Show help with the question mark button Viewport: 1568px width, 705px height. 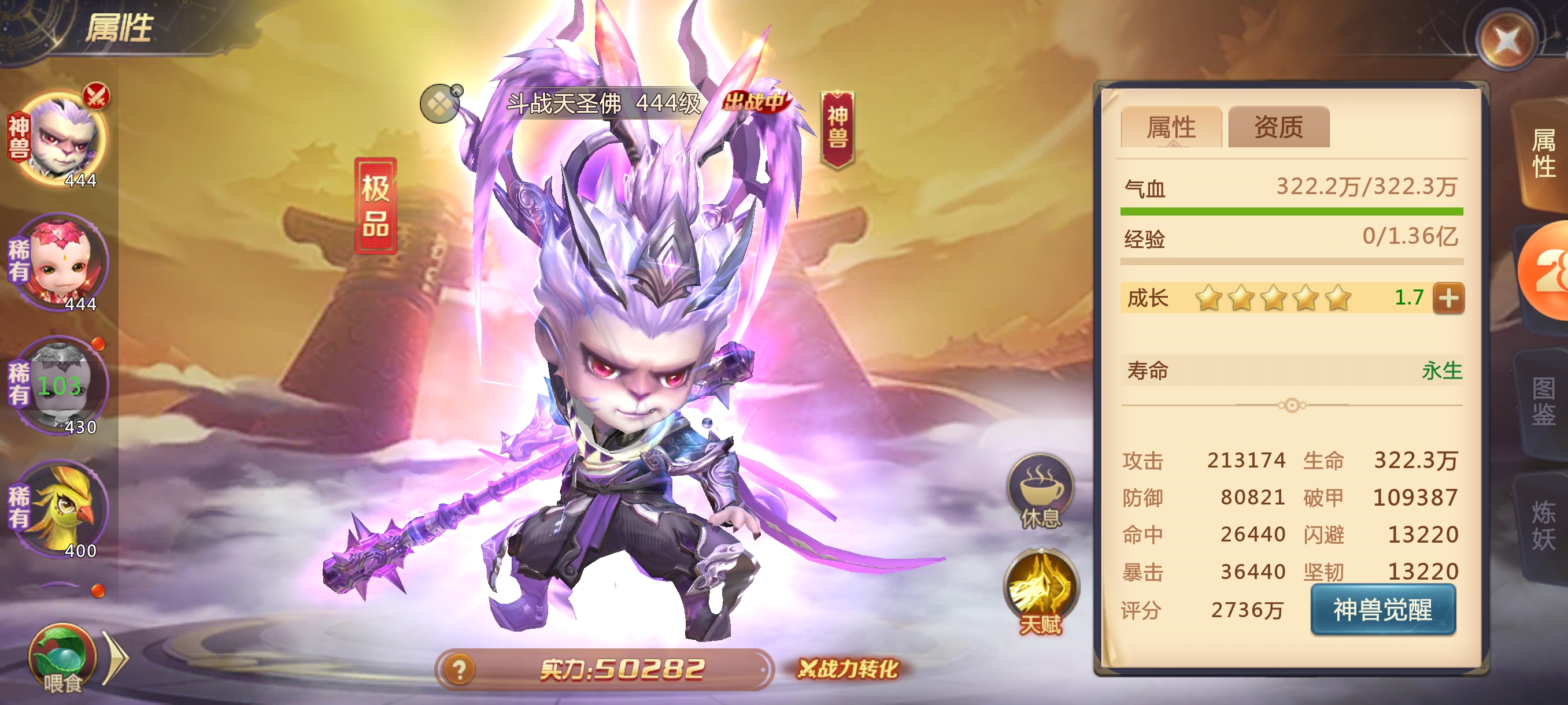pos(460,670)
